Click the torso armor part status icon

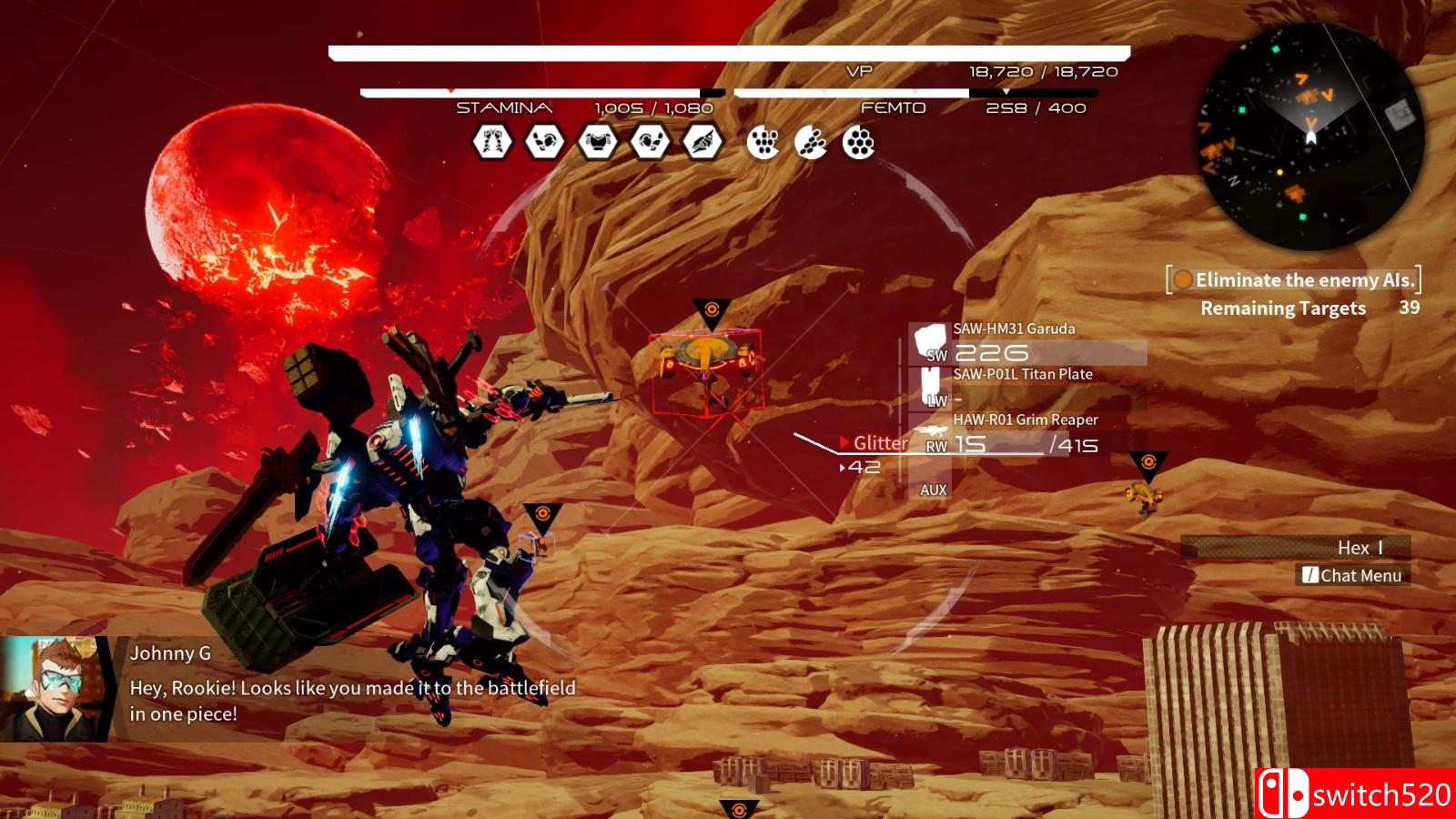[598, 142]
